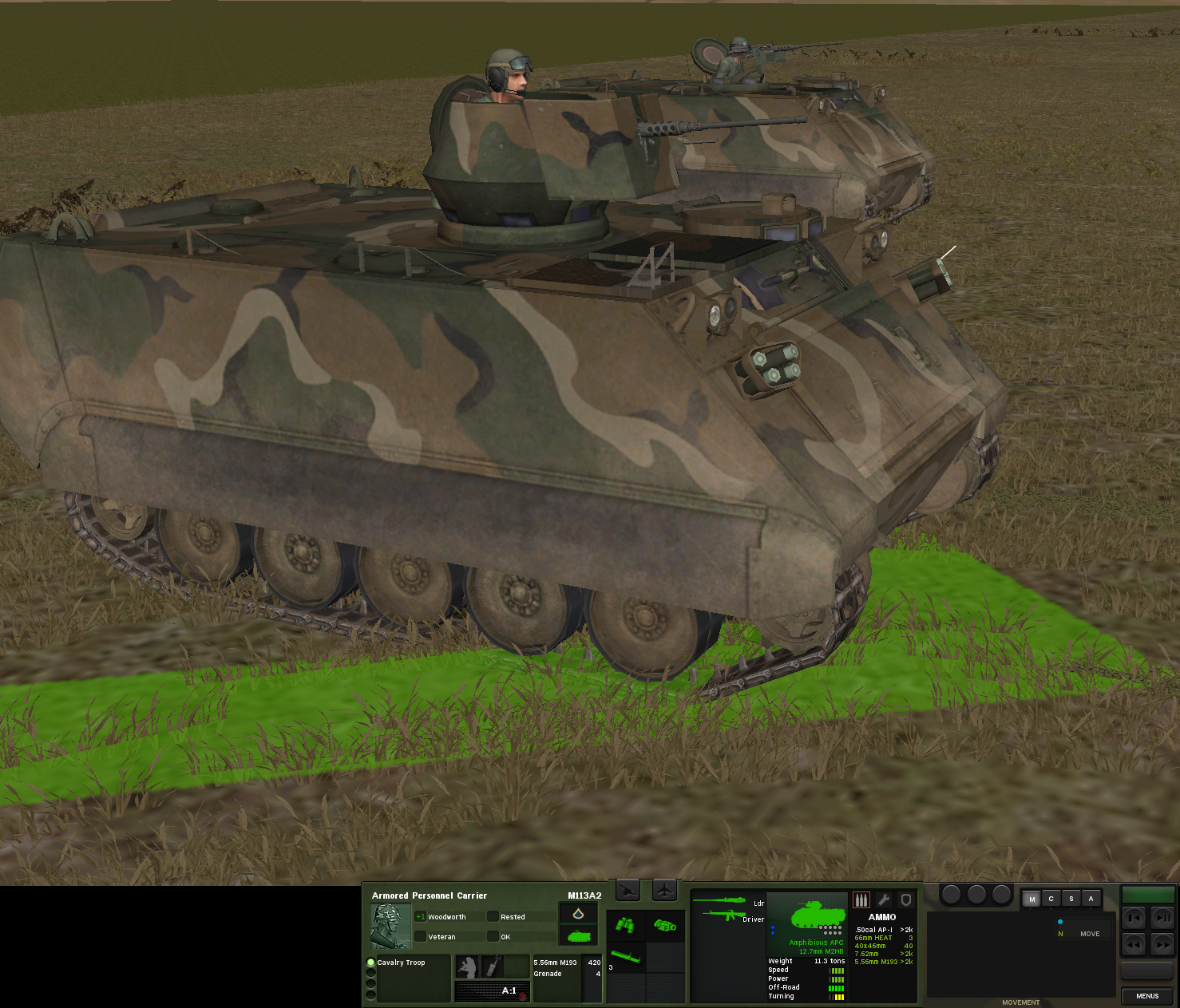Click the Turning rating bar
The height and width of the screenshot is (1008, 1180).
[x=836, y=995]
